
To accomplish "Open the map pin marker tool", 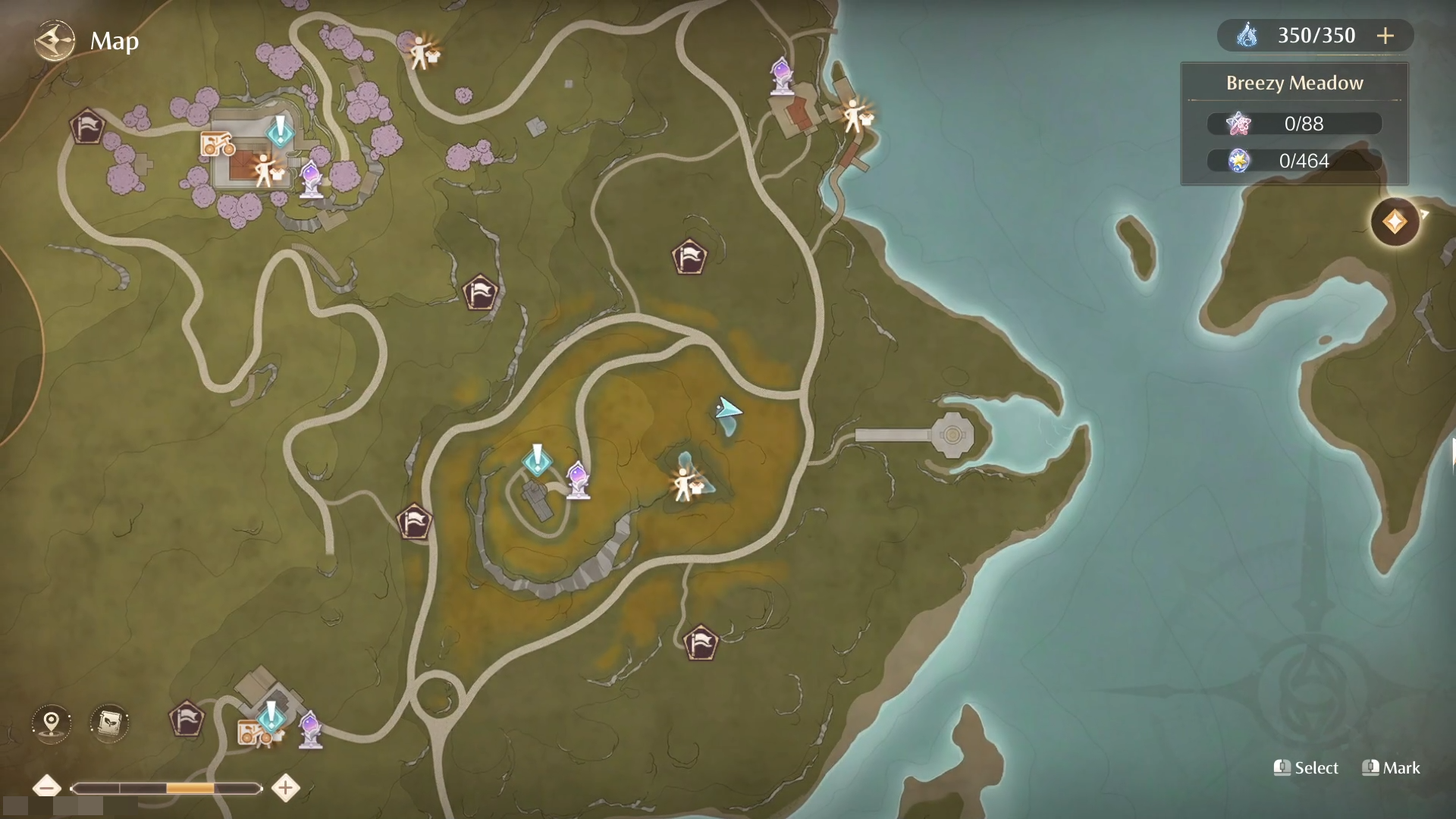I will coord(52,722).
